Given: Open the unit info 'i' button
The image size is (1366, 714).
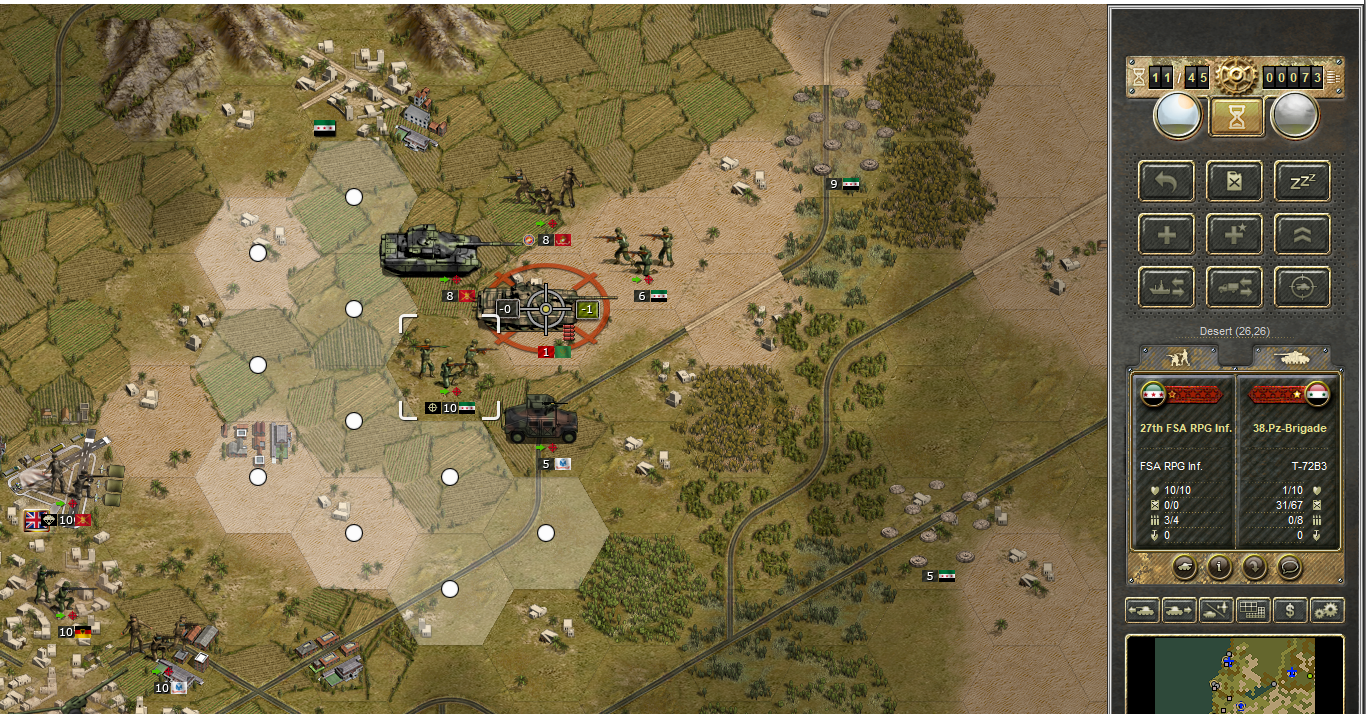Looking at the screenshot, I should [x=1219, y=567].
